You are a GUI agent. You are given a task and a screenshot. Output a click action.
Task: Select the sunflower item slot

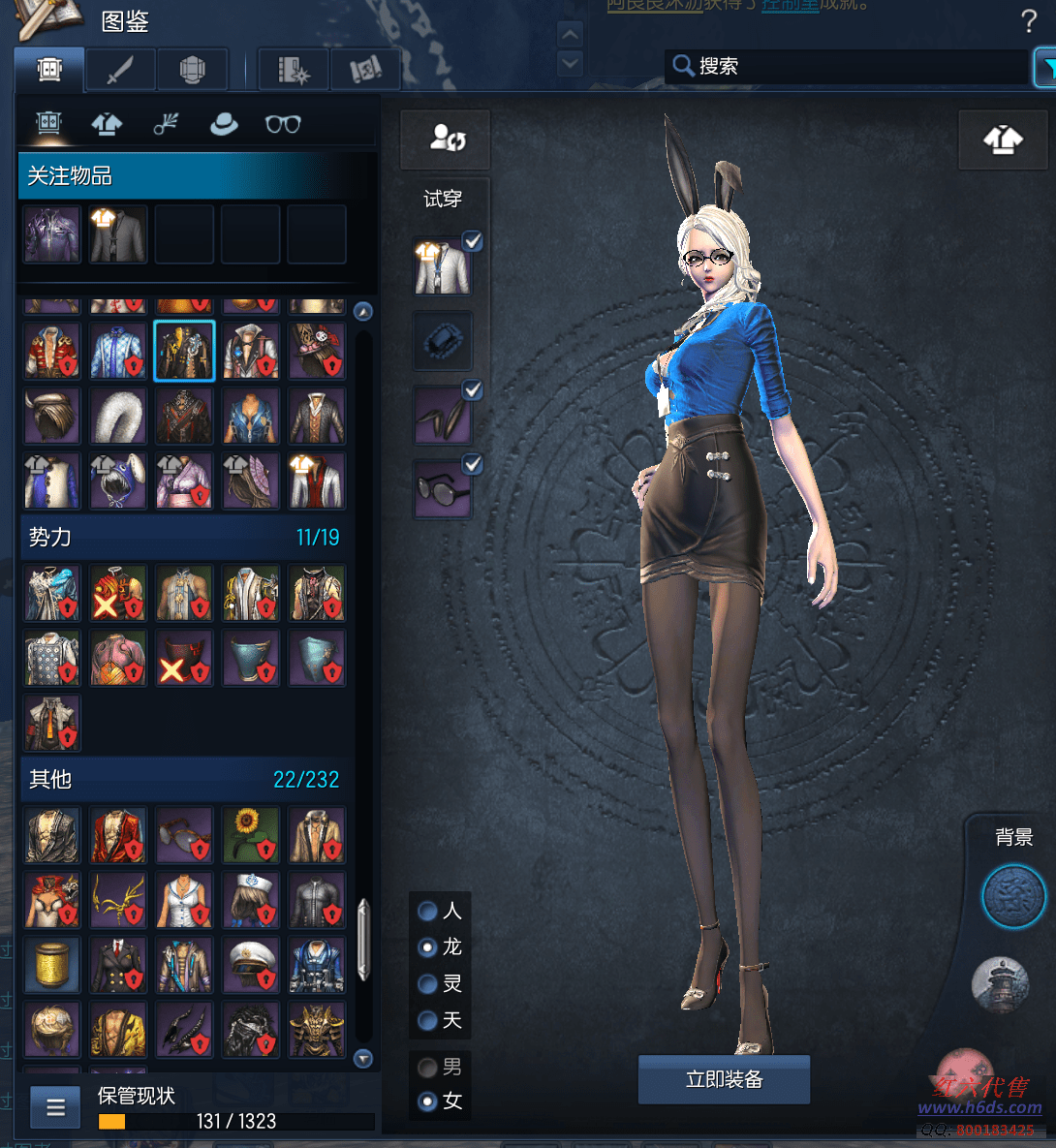tap(251, 835)
